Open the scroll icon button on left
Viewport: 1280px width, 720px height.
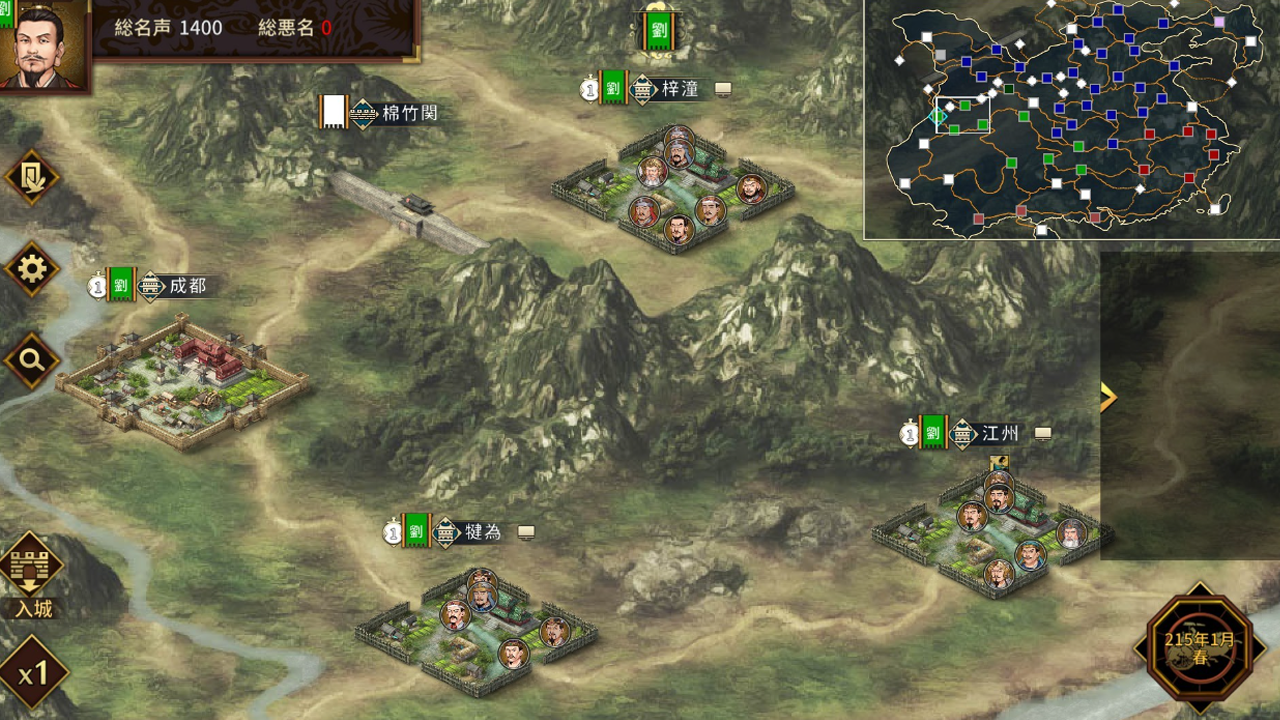(x=32, y=178)
